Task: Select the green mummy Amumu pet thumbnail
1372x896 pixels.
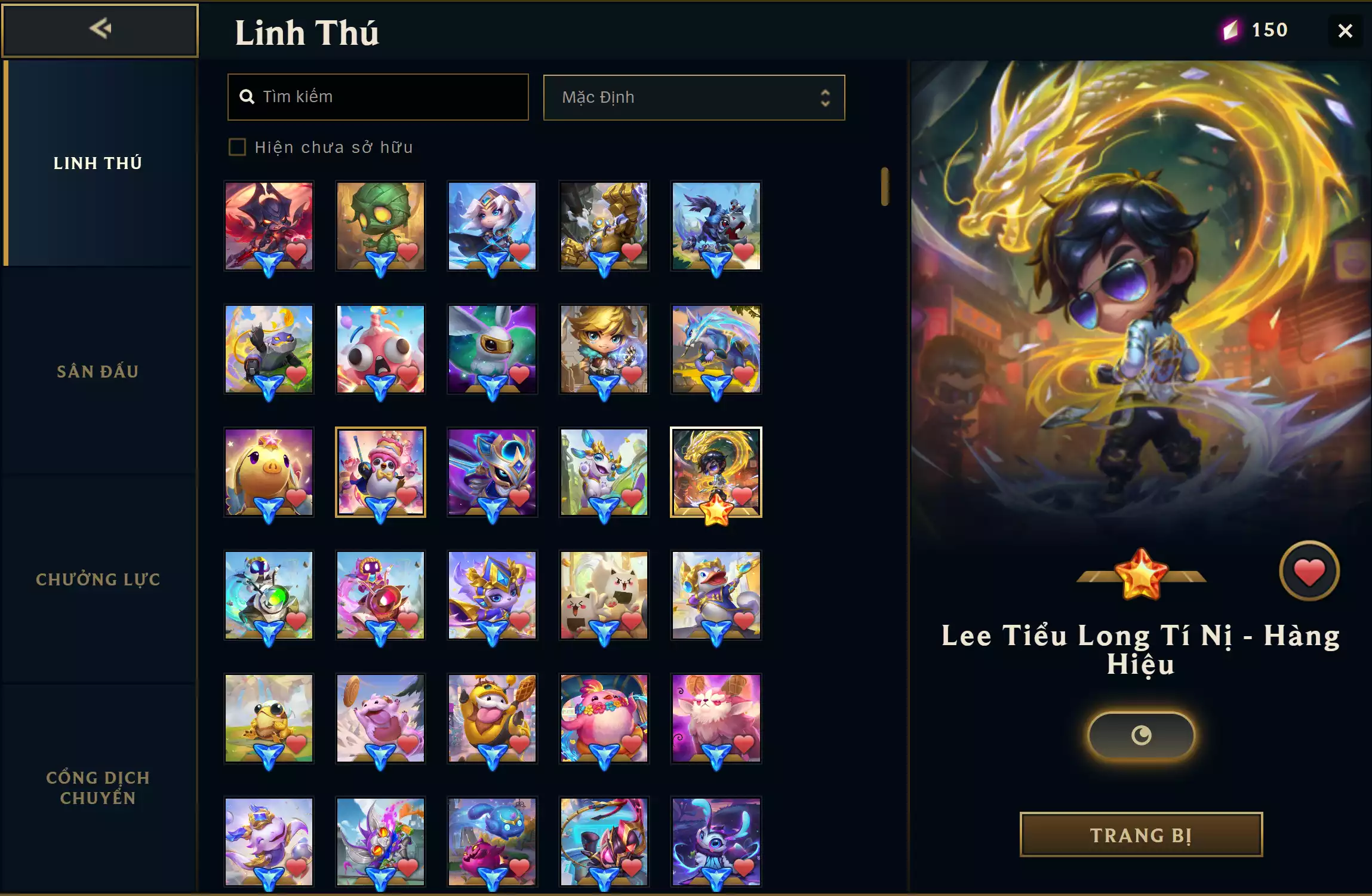Action: pos(380,226)
